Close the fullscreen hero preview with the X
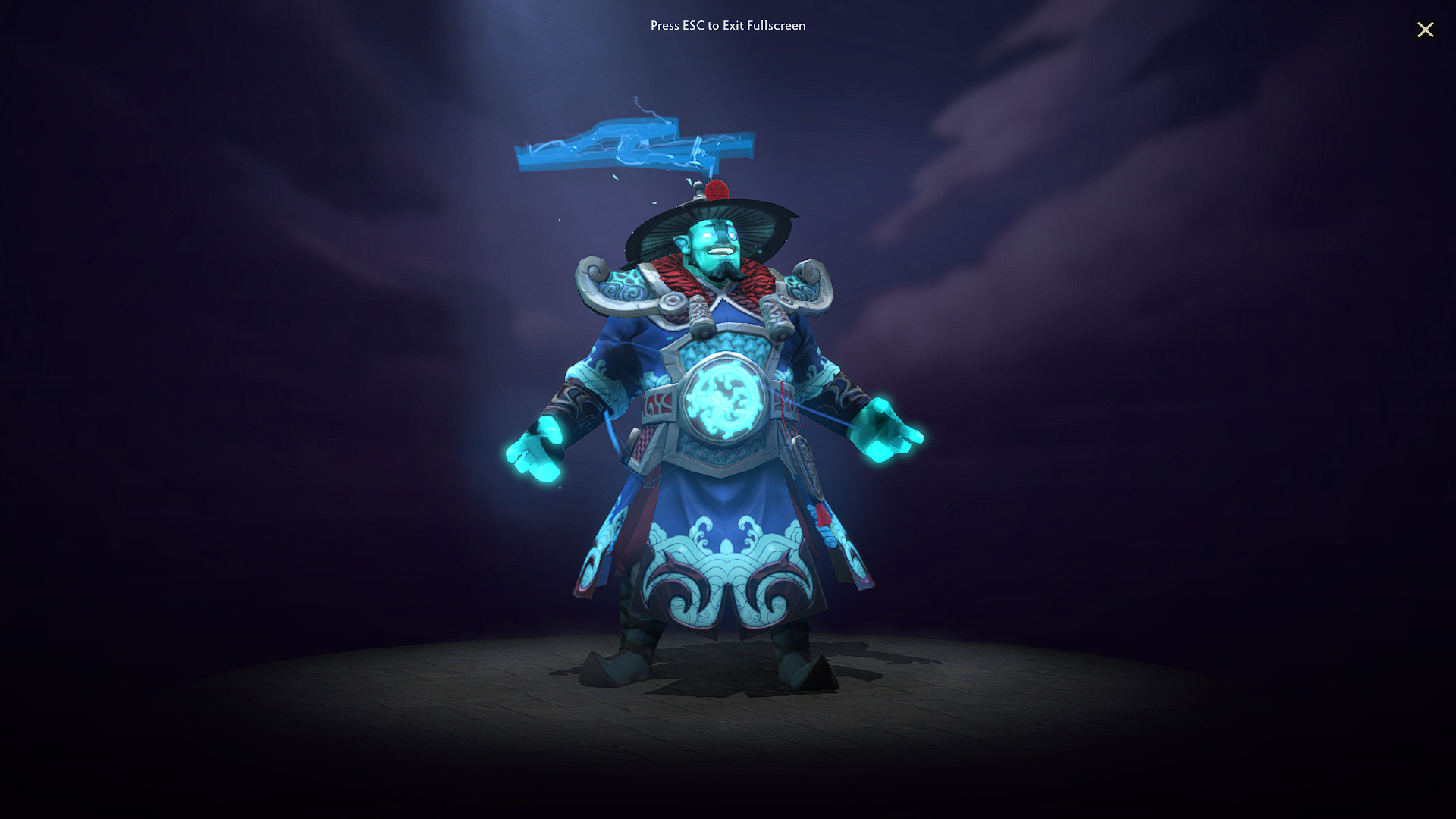The height and width of the screenshot is (819, 1456). point(1426,30)
